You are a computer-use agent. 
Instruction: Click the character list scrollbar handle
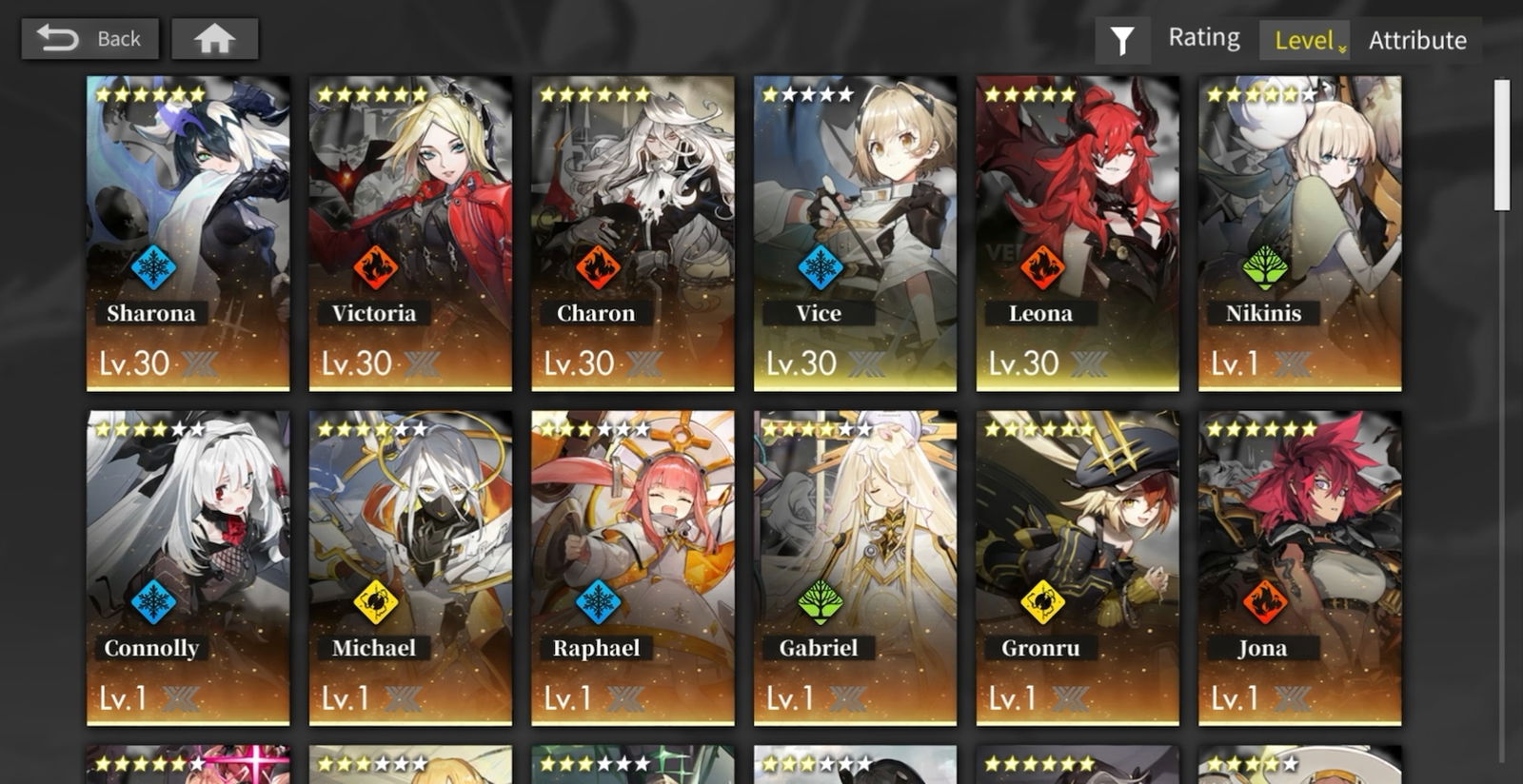click(x=1502, y=145)
